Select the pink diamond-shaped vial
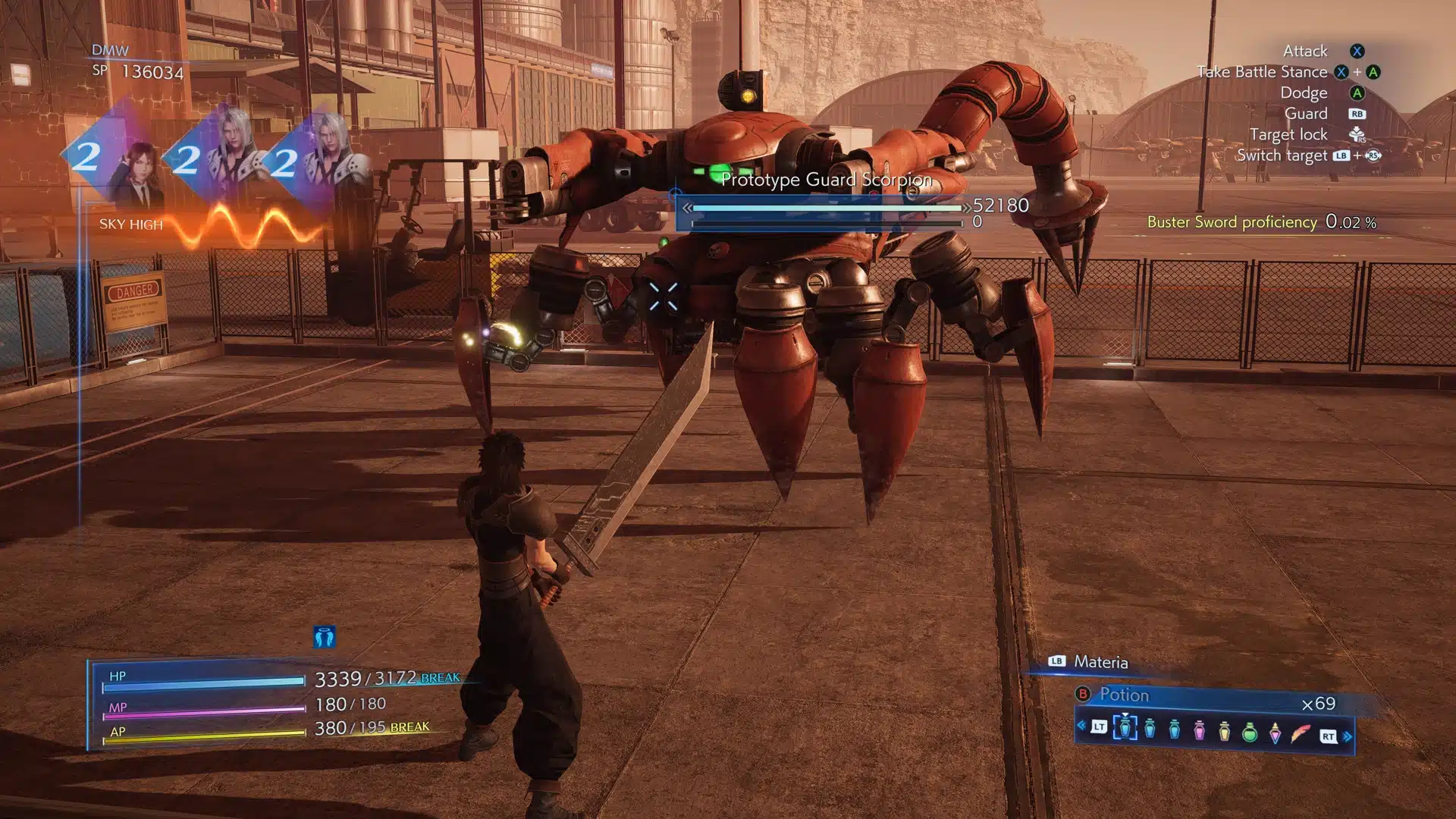This screenshot has height=819, width=1456. click(x=1275, y=733)
